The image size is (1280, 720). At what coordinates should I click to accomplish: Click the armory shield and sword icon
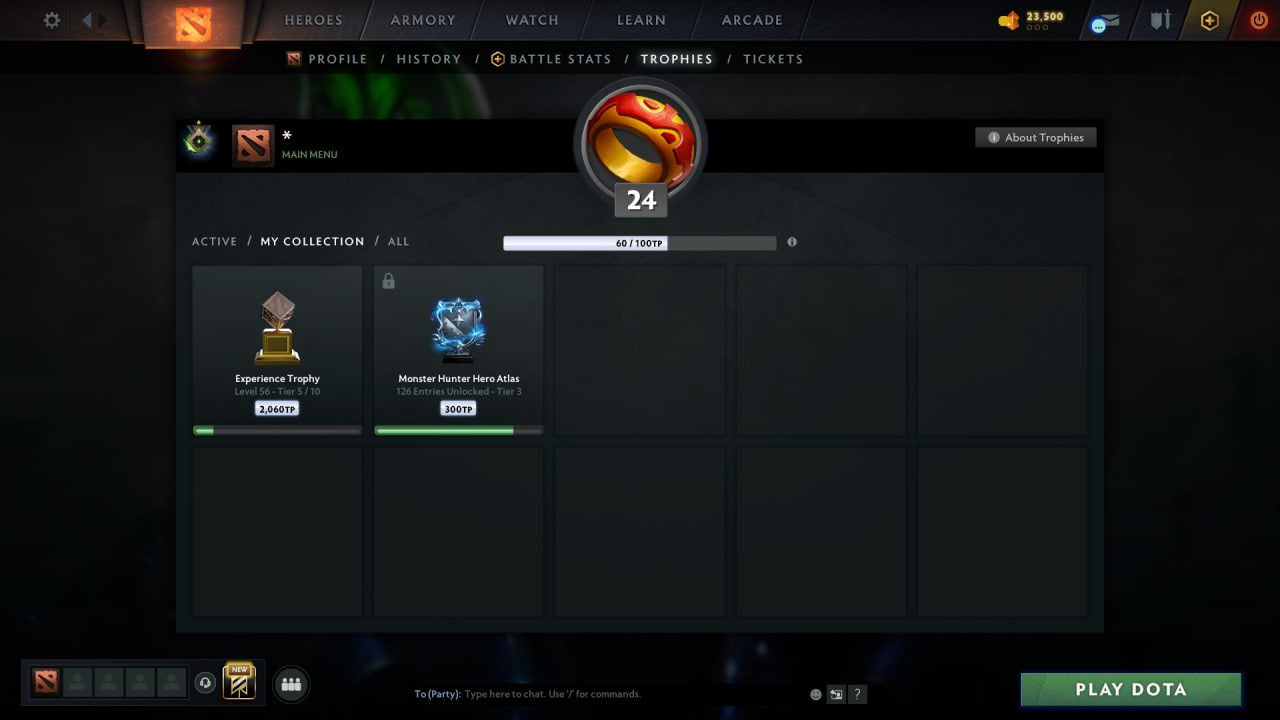[x=1160, y=20]
